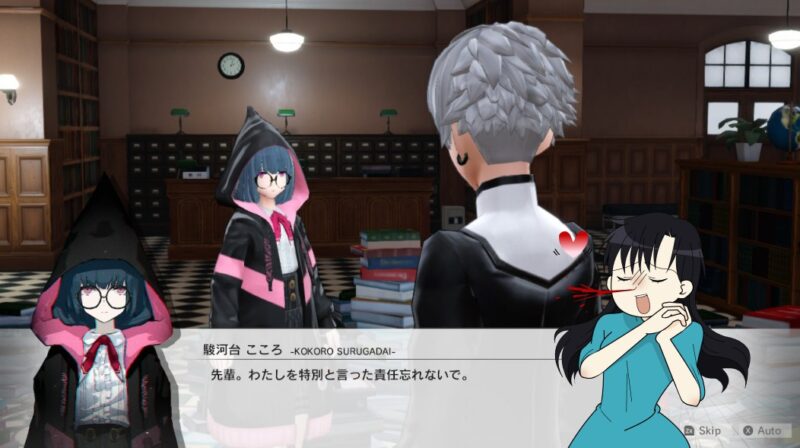Toggle Auto dialogue mode
This screenshot has height=448, width=800.
click(x=761, y=430)
